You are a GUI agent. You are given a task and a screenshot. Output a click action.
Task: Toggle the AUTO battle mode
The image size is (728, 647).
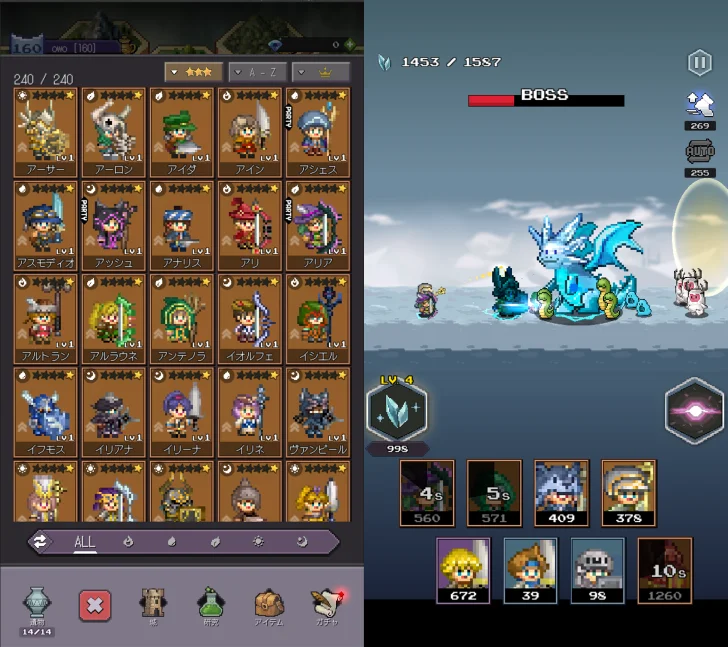click(x=699, y=152)
